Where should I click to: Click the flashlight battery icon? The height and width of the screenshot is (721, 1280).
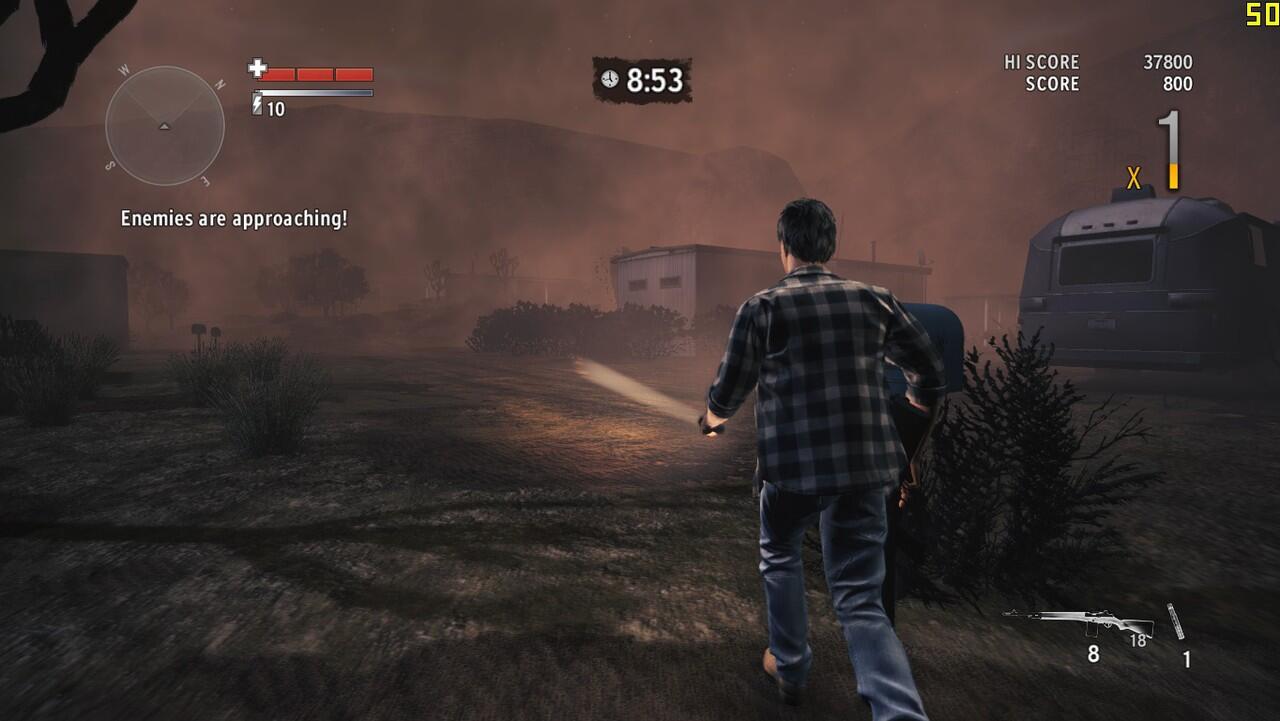[257, 105]
